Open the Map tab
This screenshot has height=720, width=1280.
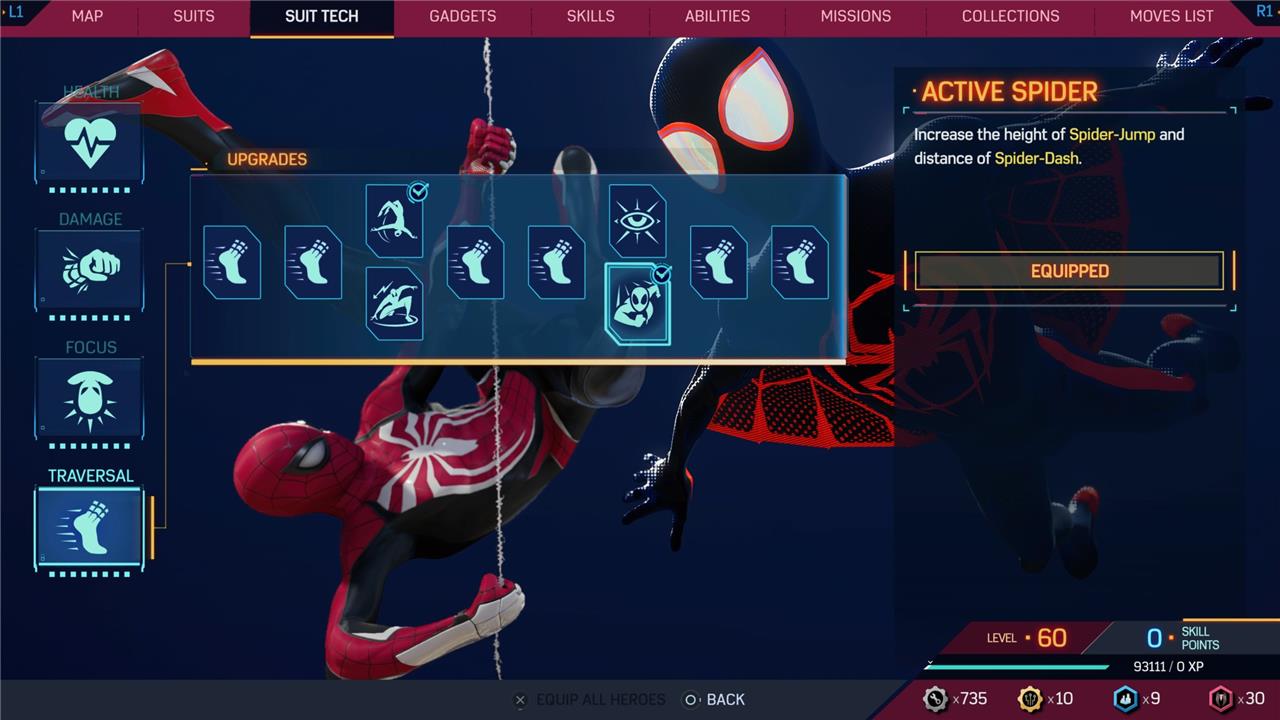(87, 16)
